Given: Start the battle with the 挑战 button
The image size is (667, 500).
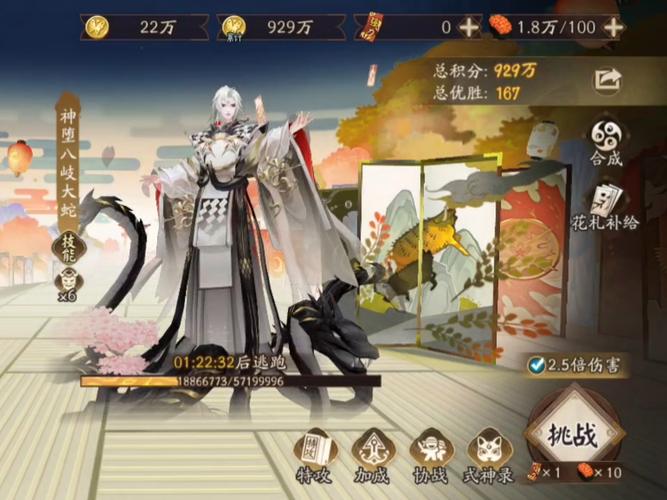Looking at the screenshot, I should coord(574,434).
